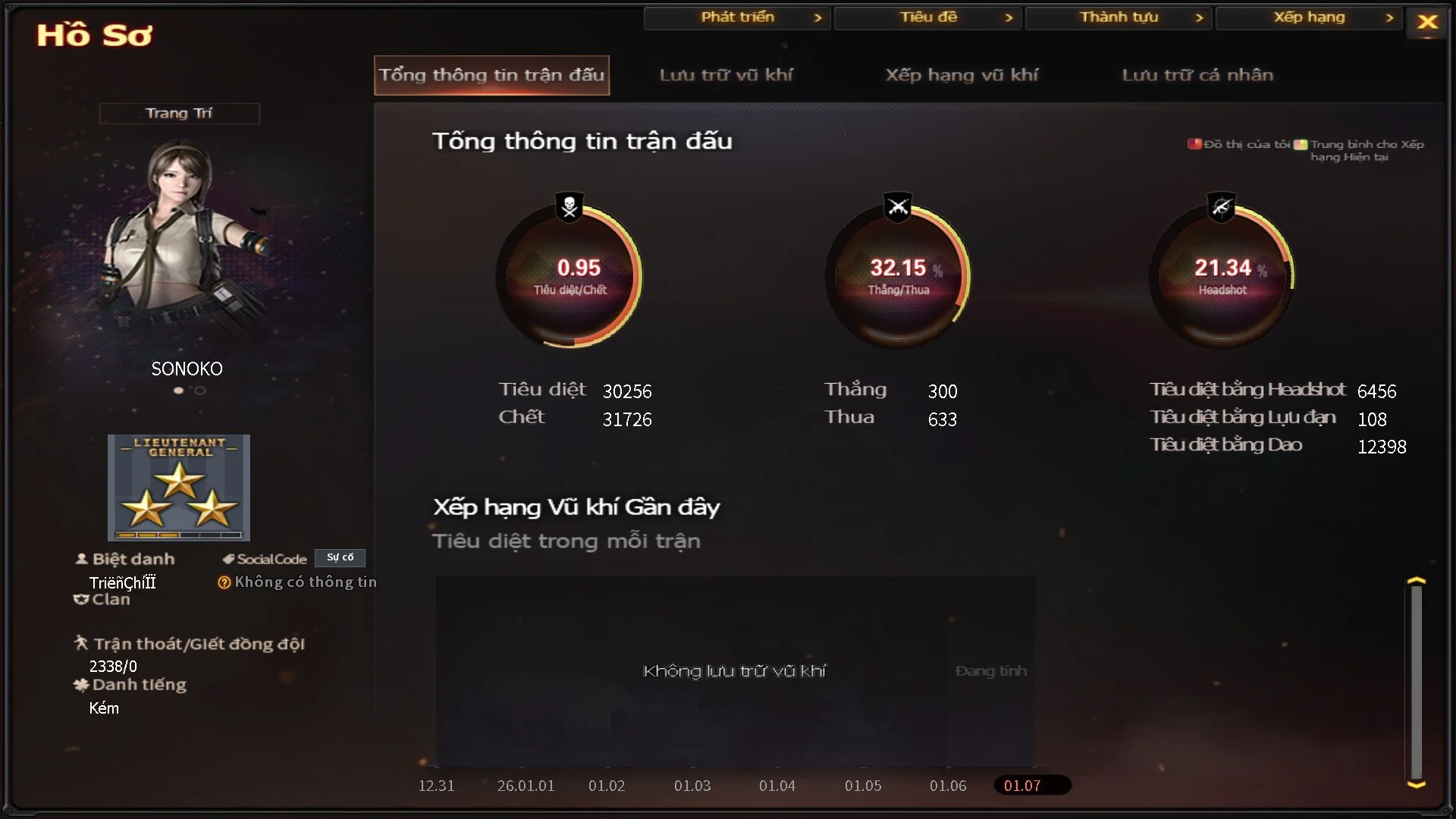Screen dimensions: 1456x819
Task: Click the crossed-weapons icon above Thắng/Thua gauge
Action: click(x=897, y=206)
